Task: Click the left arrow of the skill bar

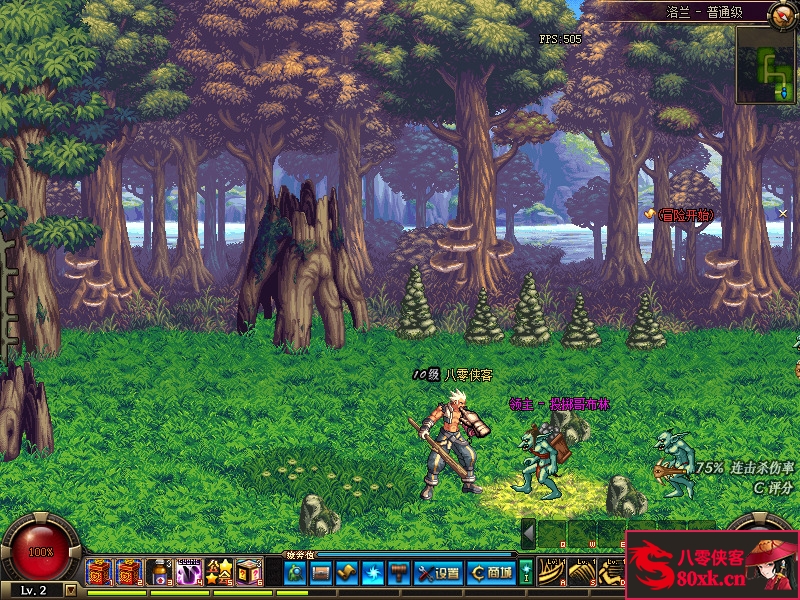Action: (528, 533)
